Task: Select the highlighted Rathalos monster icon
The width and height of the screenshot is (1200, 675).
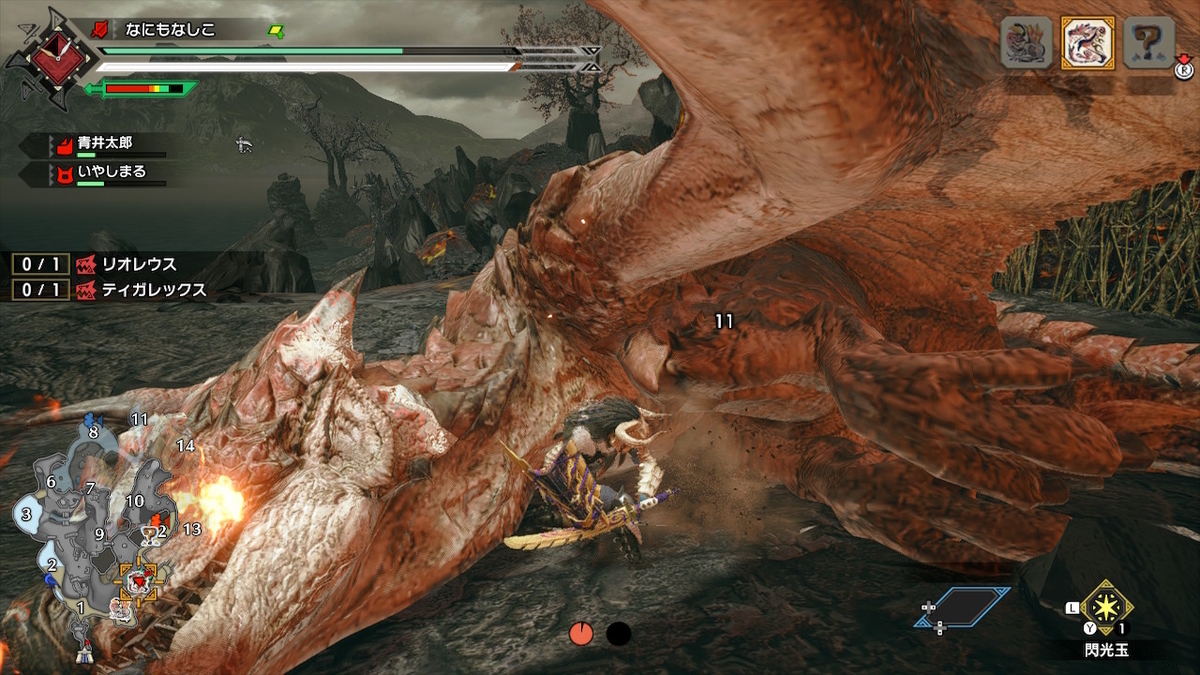Action: coord(1087,44)
